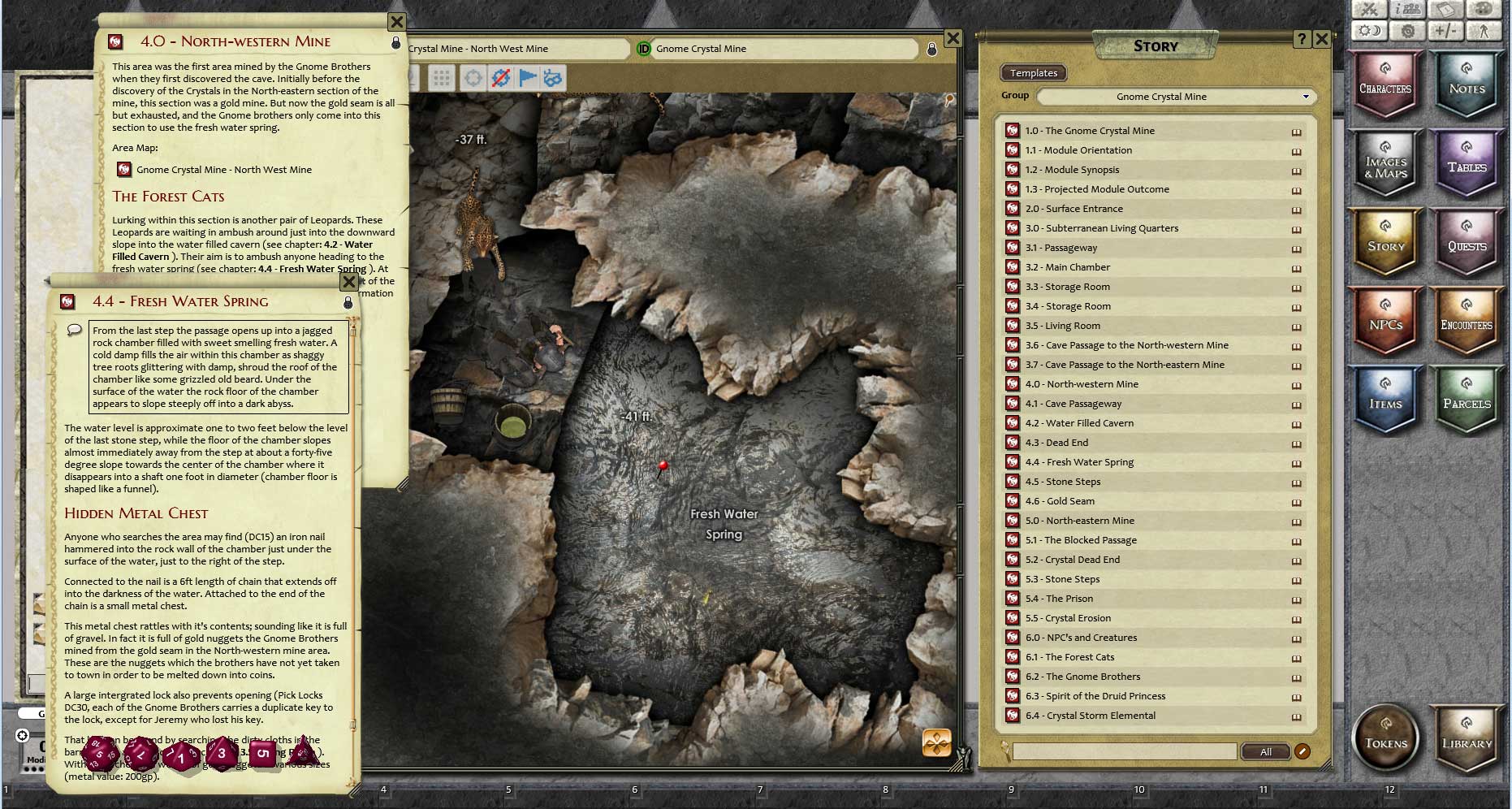Open the Parcels panel
Screen dimensions: 1512x809
click(1467, 401)
